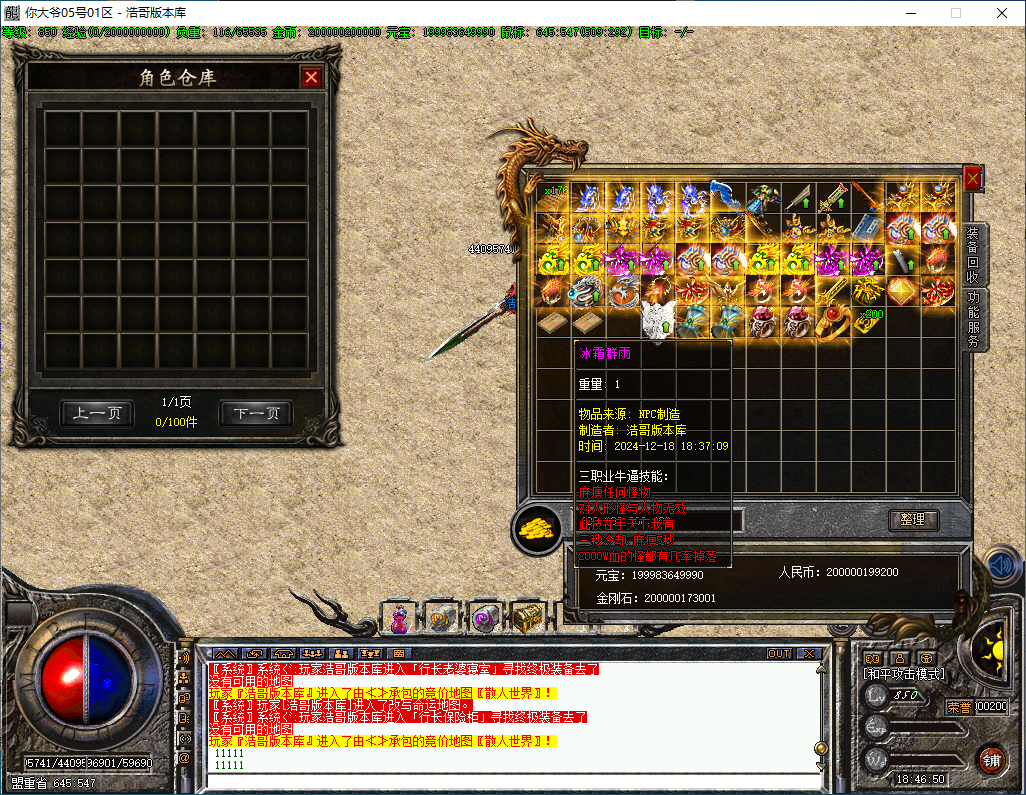Close the 角色仓库 warehouse window
1026x795 pixels.
click(x=312, y=77)
